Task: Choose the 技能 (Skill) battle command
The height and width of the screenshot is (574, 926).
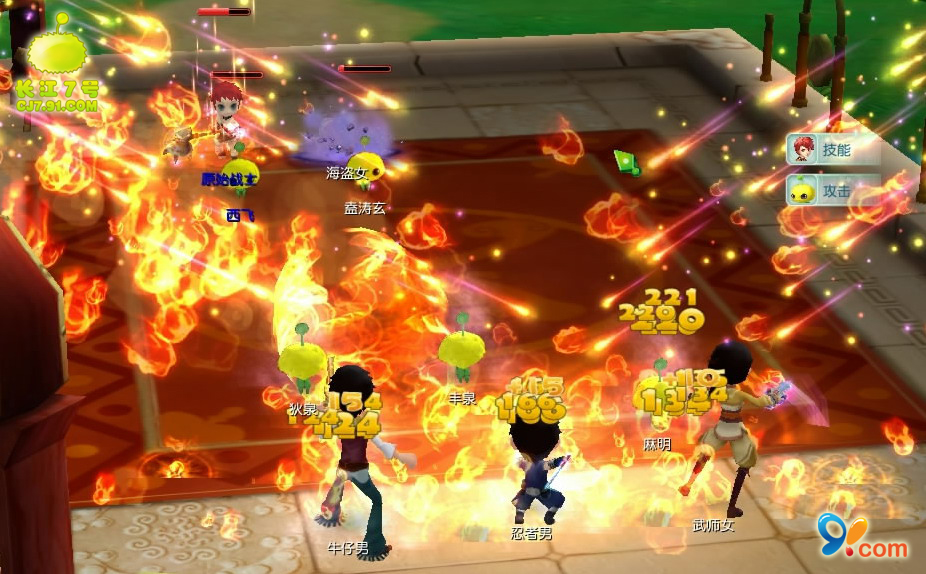Action: point(832,150)
